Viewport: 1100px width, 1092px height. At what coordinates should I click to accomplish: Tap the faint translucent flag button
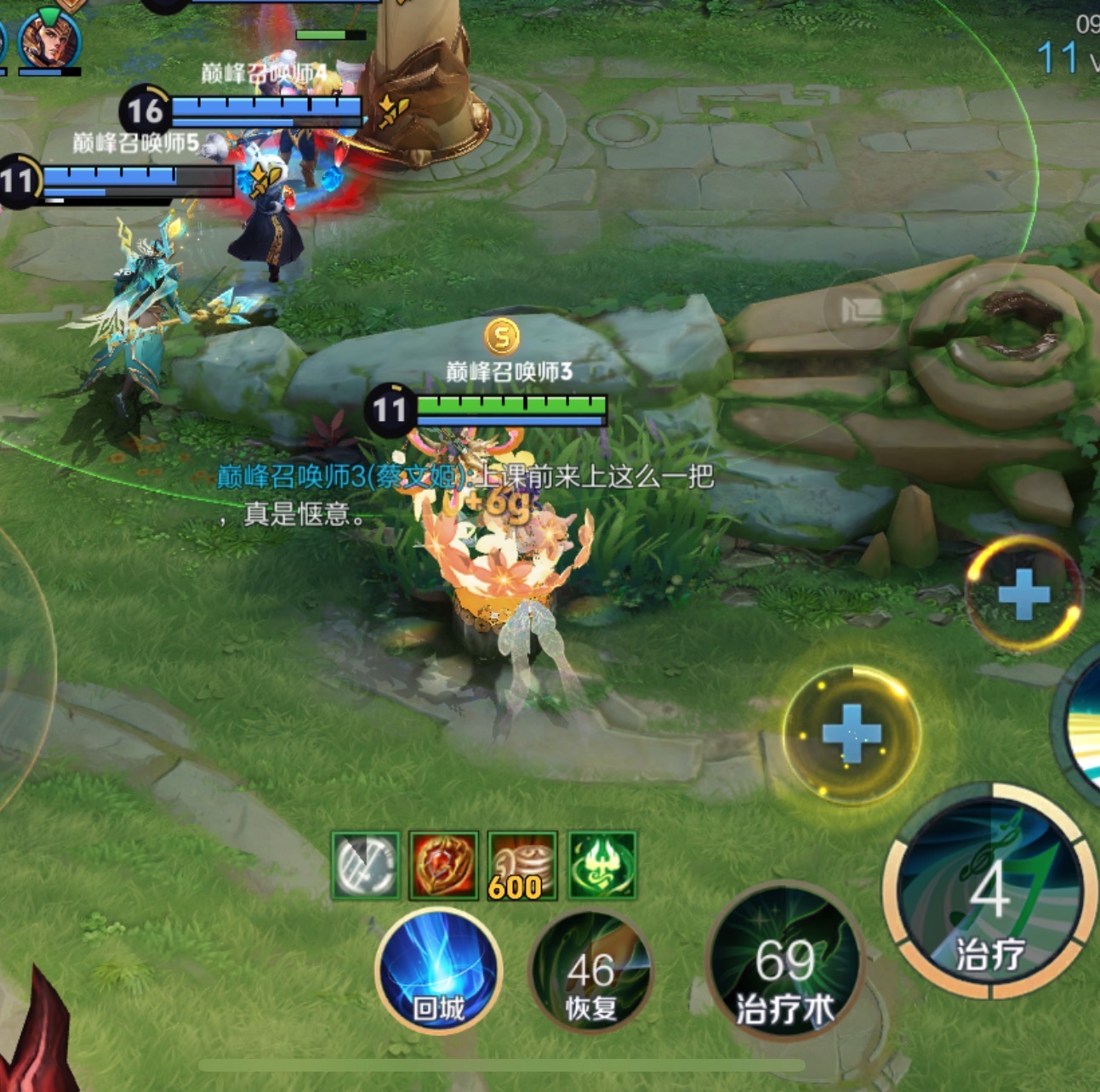click(x=860, y=308)
